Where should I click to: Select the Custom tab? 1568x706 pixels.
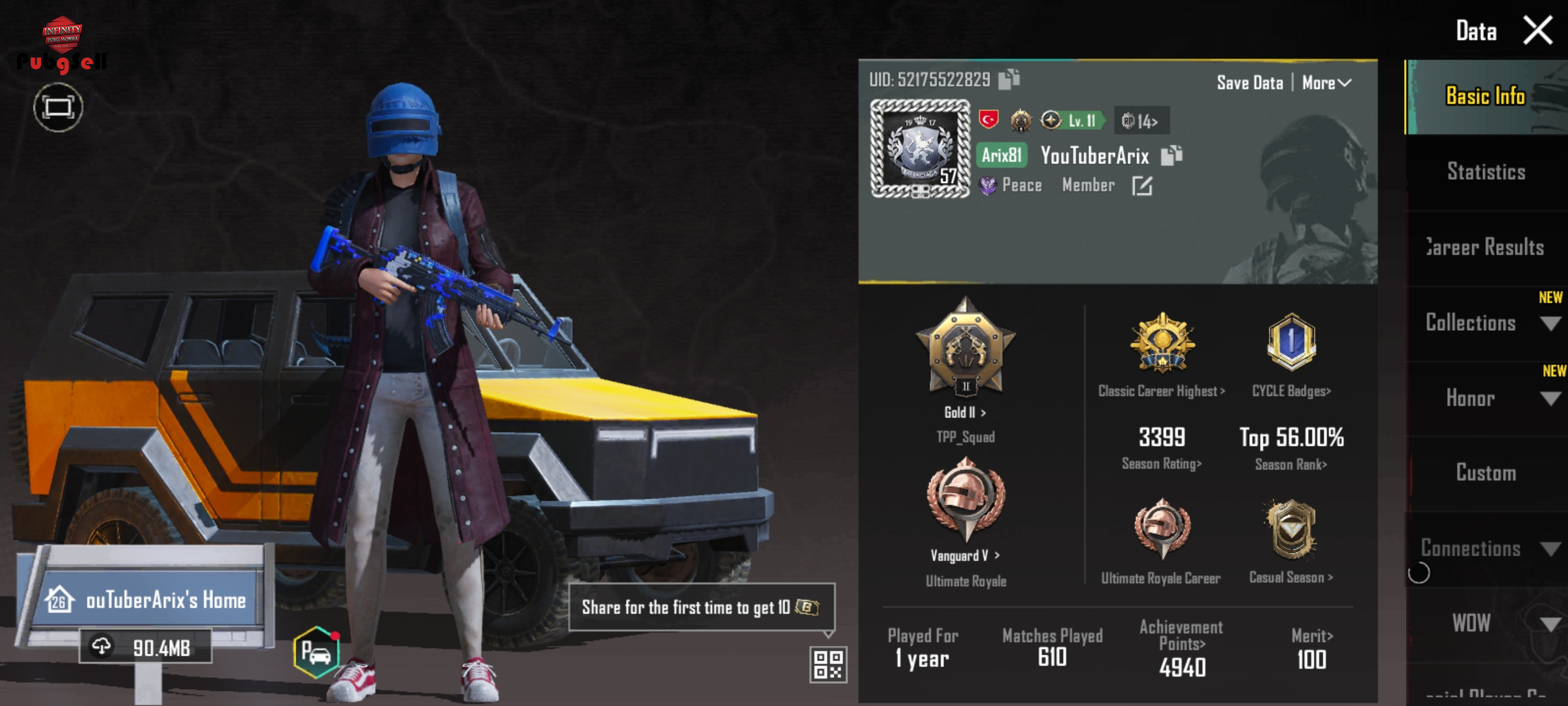point(1486,473)
